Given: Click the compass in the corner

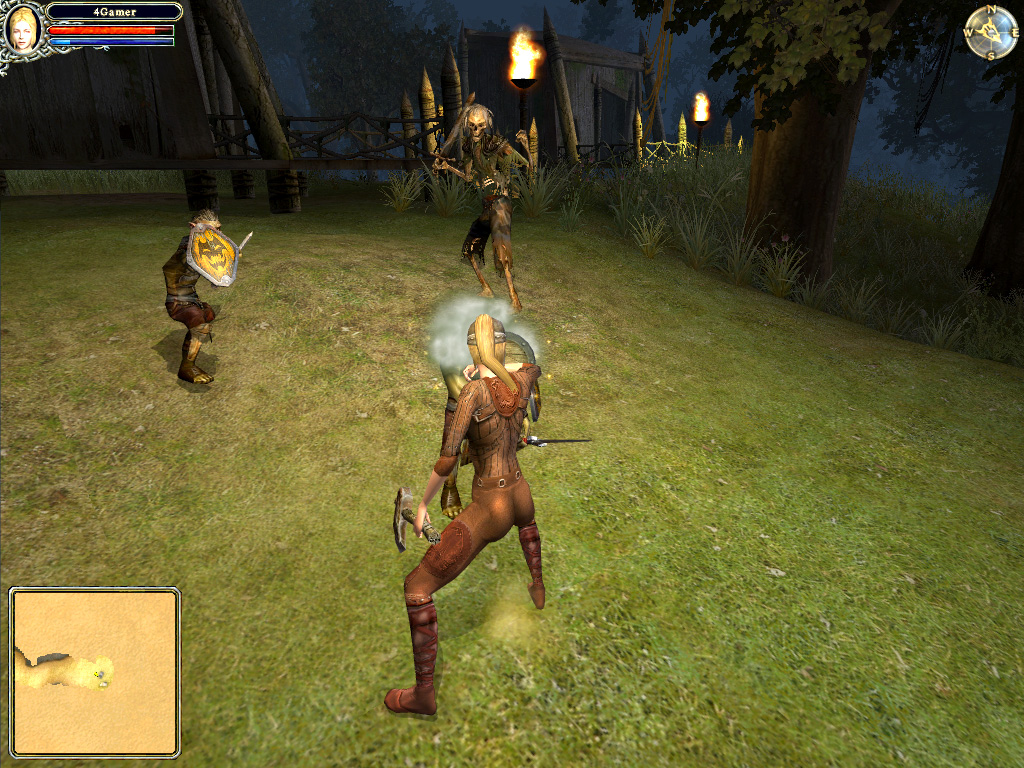Looking at the screenshot, I should [x=990, y=33].
